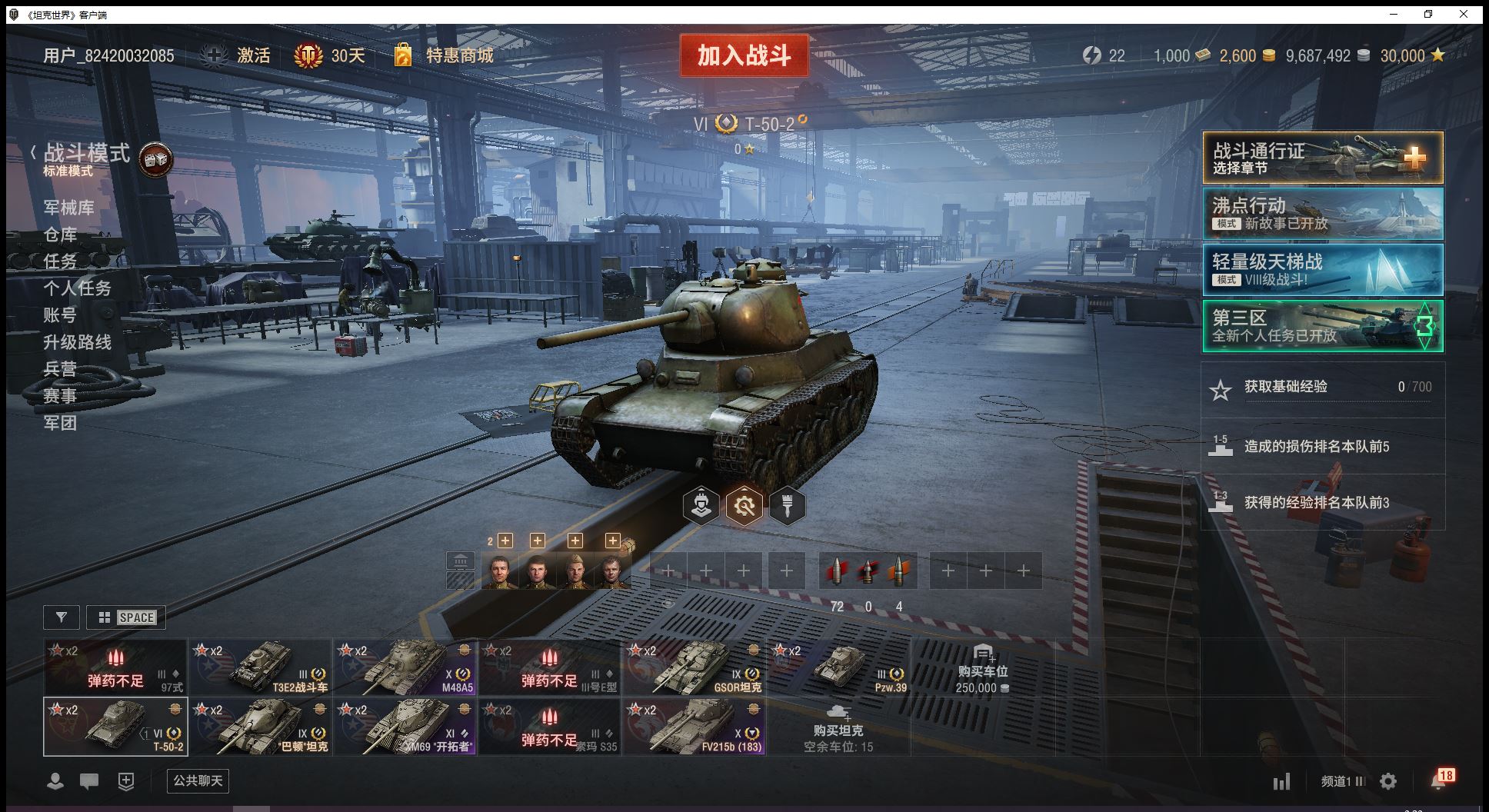1489x812 pixels.
Task: View the 升级路线 tech tree
Action: coord(78,342)
